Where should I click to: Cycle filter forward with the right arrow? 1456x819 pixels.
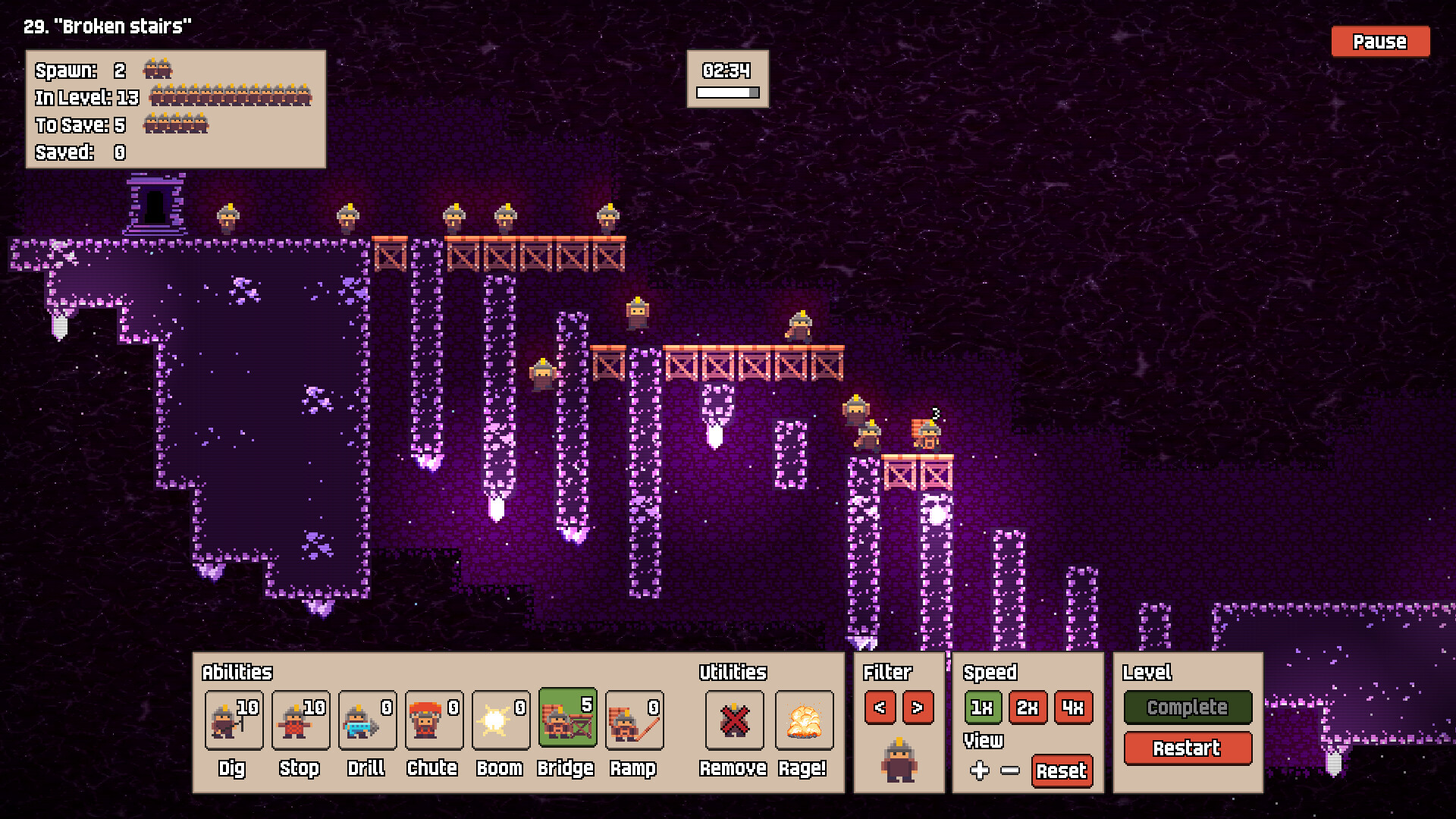point(919,708)
